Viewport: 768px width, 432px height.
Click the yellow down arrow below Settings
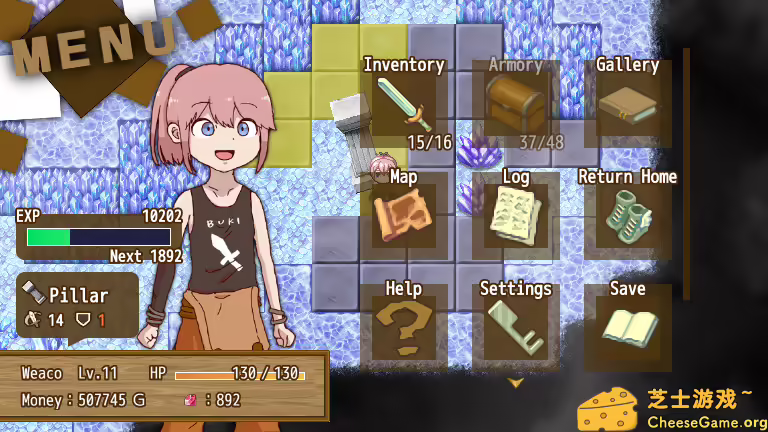(x=516, y=382)
